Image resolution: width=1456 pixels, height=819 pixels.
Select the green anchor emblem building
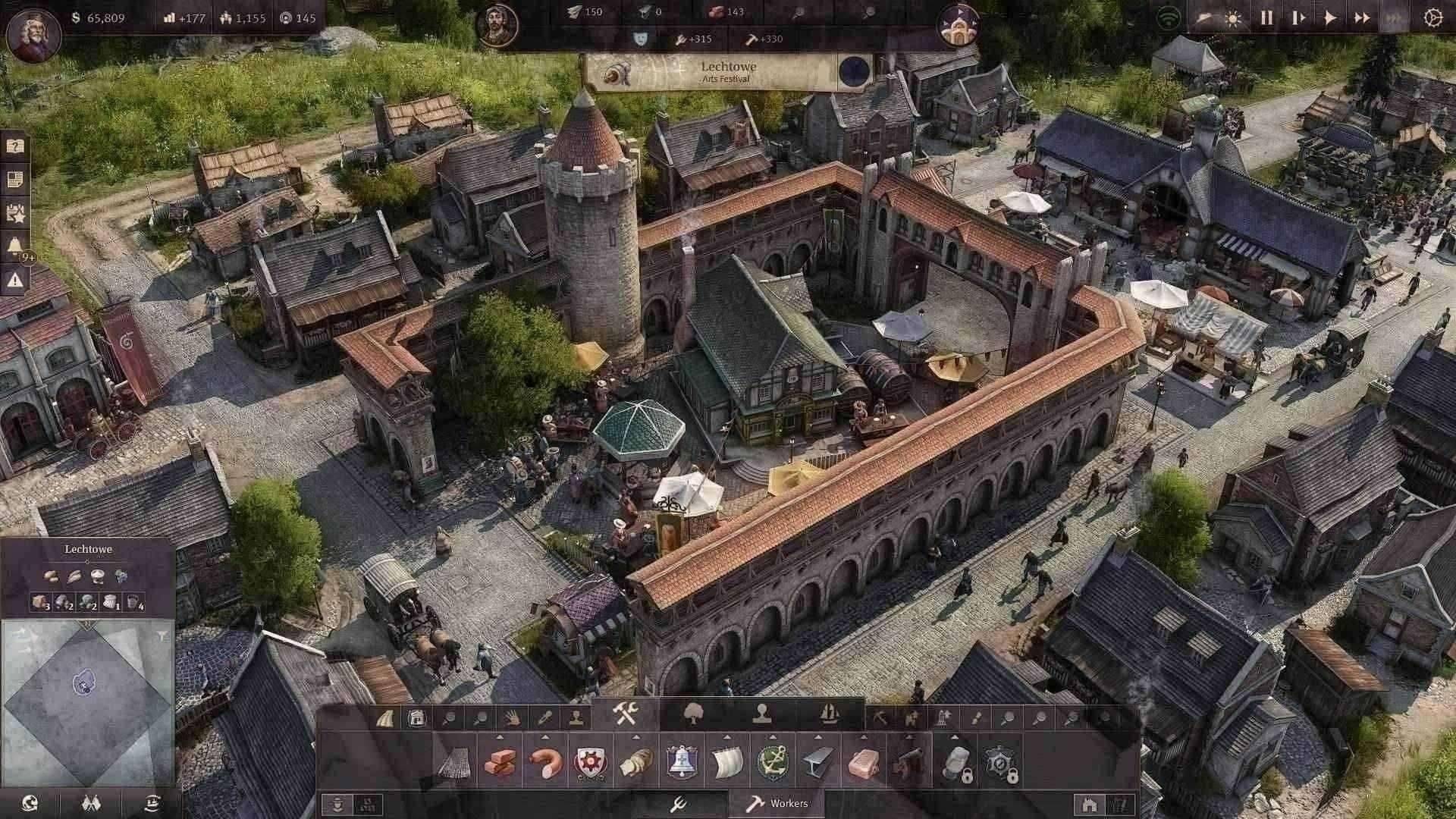772,763
